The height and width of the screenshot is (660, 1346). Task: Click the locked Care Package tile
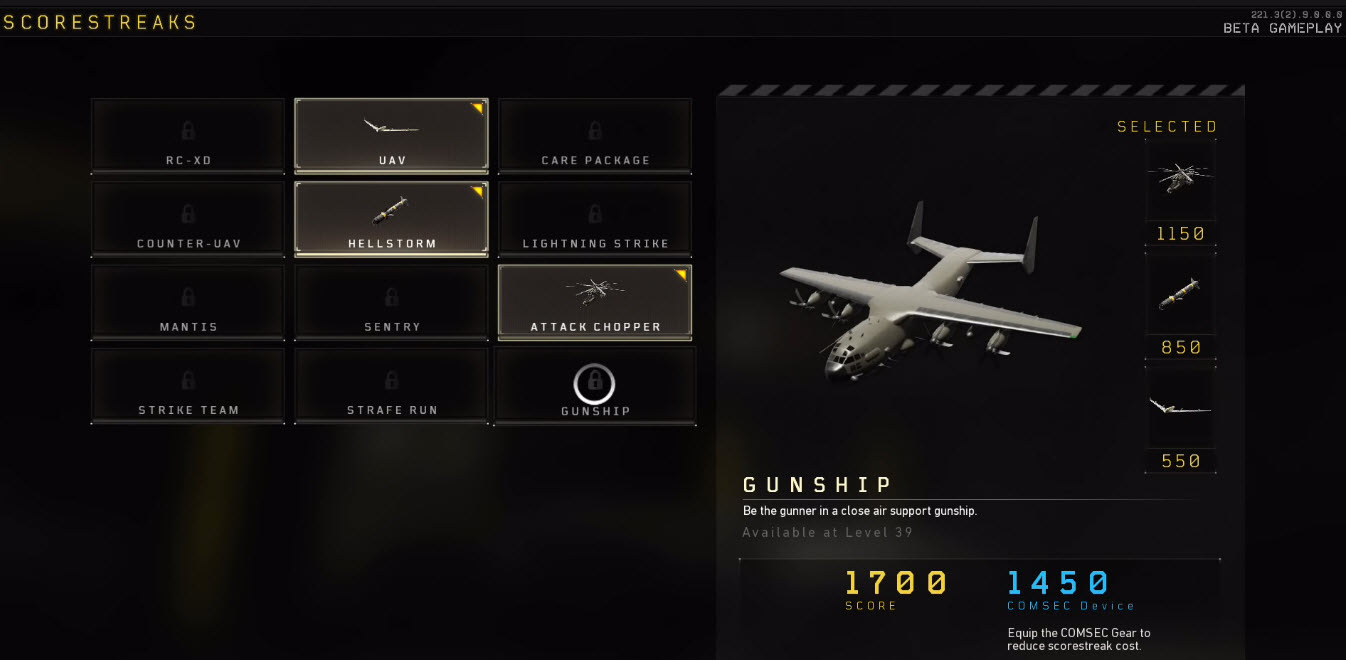click(x=595, y=135)
